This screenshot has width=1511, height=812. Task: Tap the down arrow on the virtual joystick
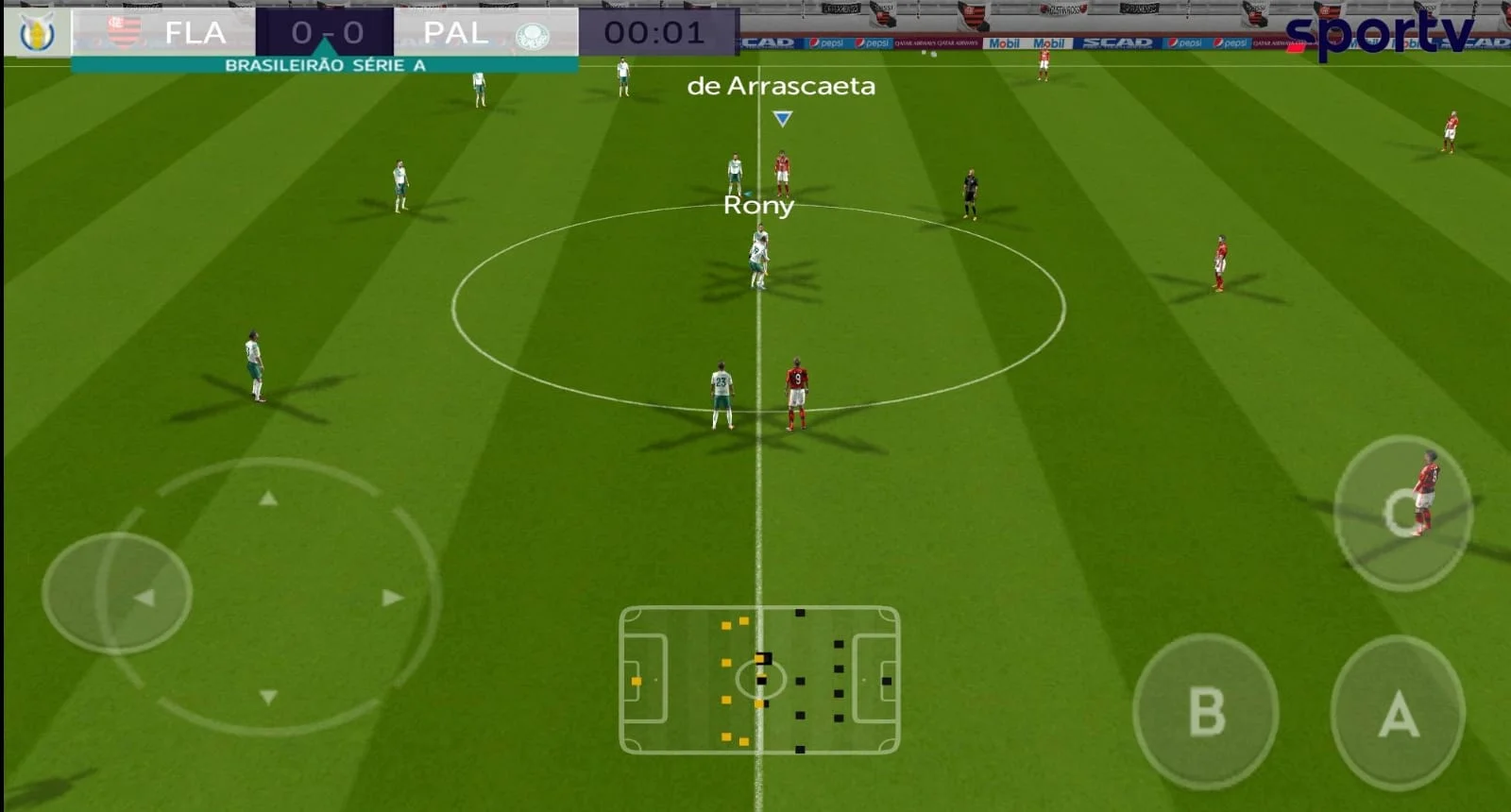[268, 697]
